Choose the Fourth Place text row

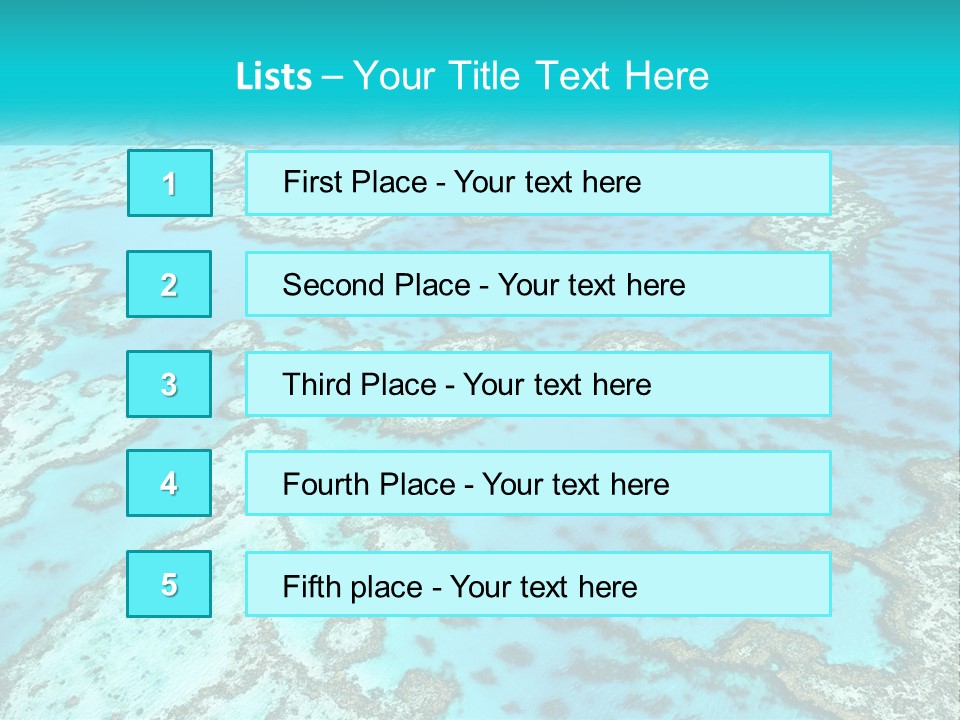pos(538,484)
